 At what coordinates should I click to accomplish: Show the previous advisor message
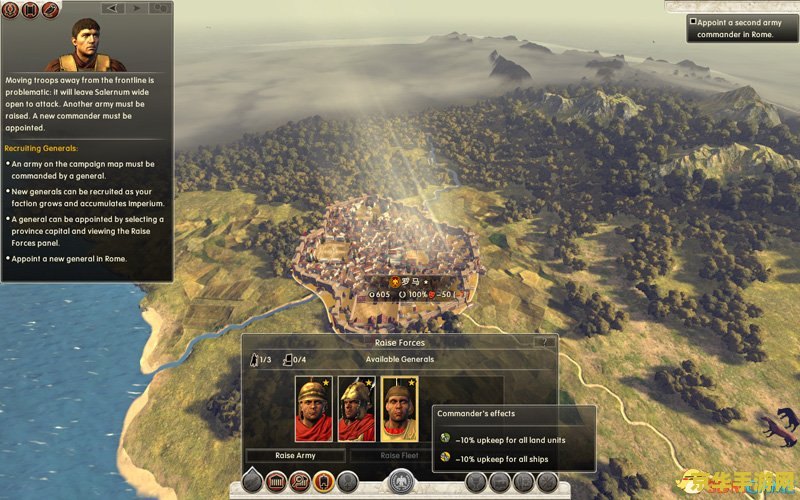coord(113,8)
